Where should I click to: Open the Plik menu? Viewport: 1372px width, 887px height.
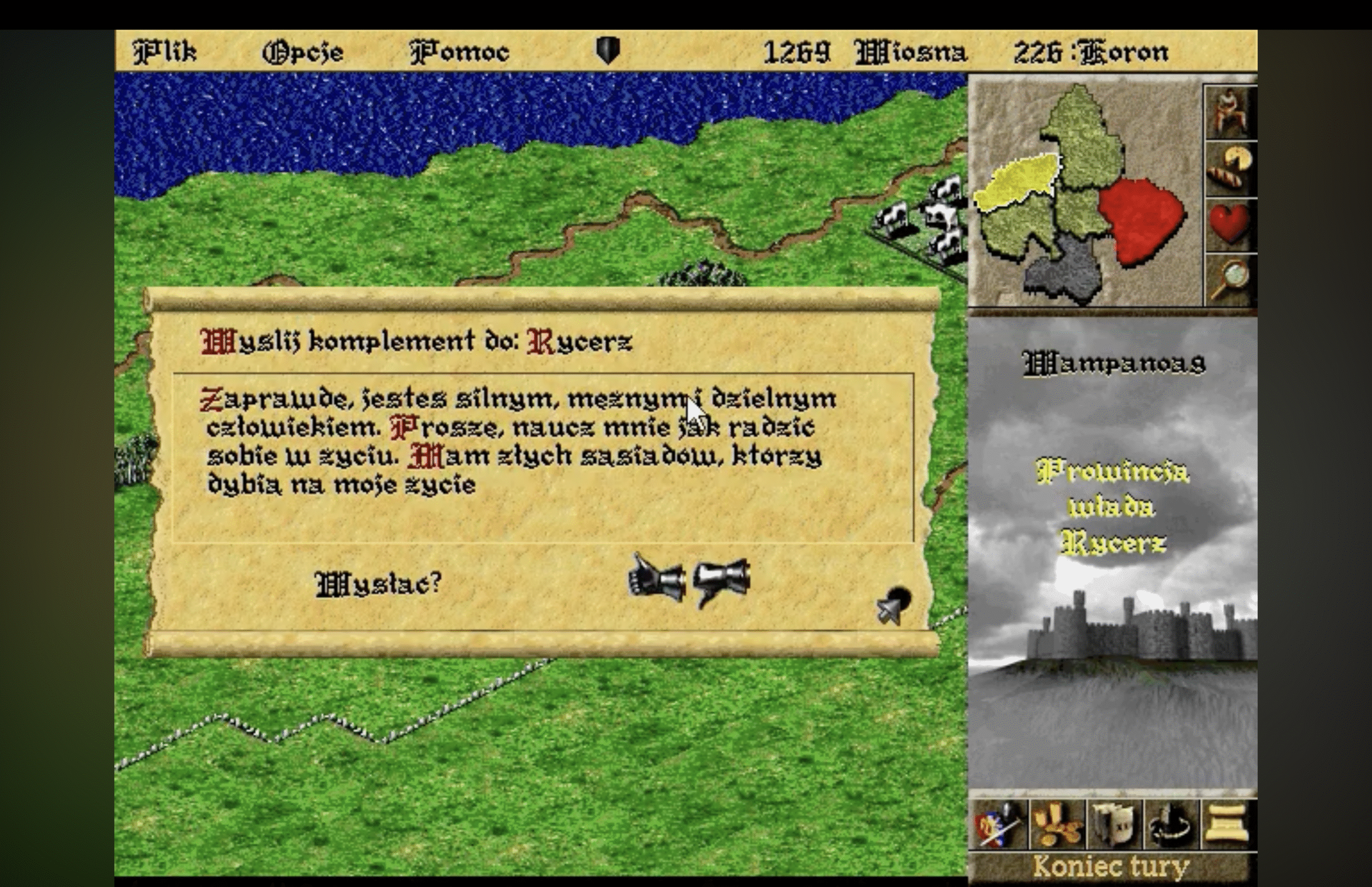pos(165,53)
